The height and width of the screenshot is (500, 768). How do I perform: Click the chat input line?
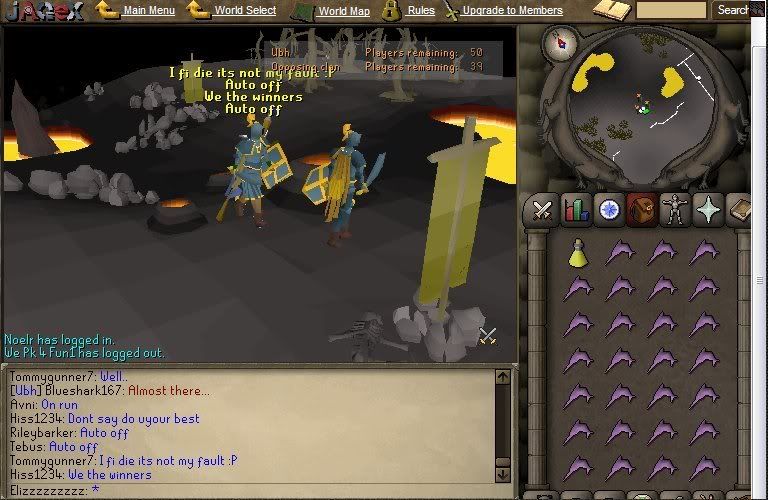[250, 491]
